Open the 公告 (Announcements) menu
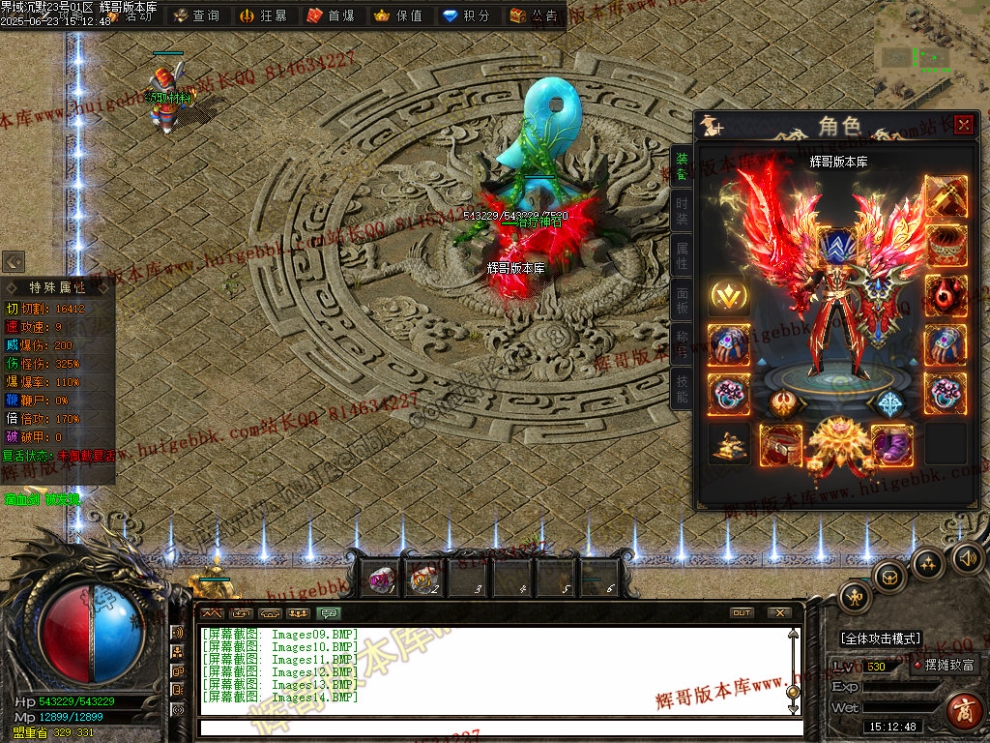 pyautogui.click(x=534, y=16)
